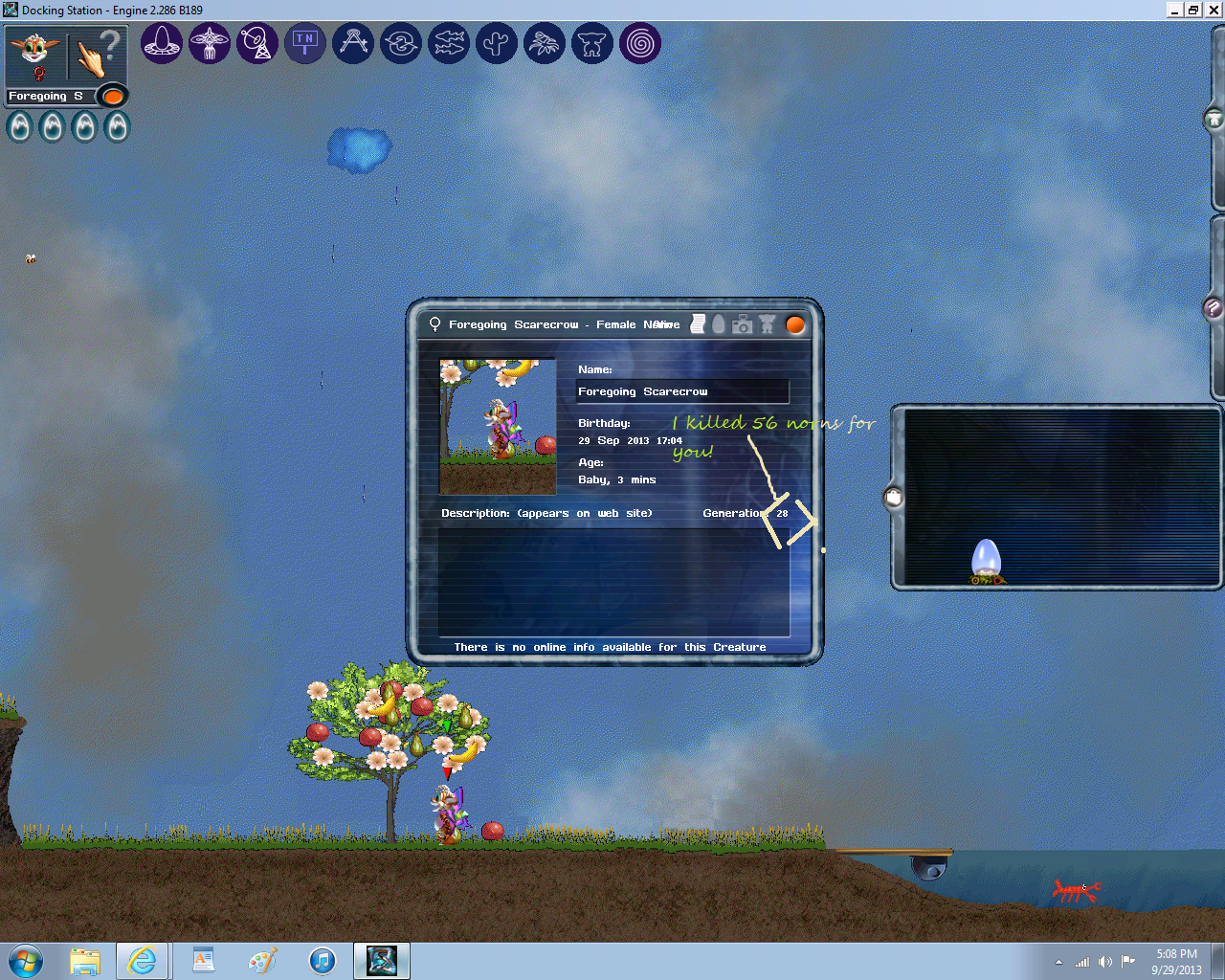This screenshot has width=1225, height=980.
Task: Open the warp spiral toolbar icon
Action: (640, 43)
